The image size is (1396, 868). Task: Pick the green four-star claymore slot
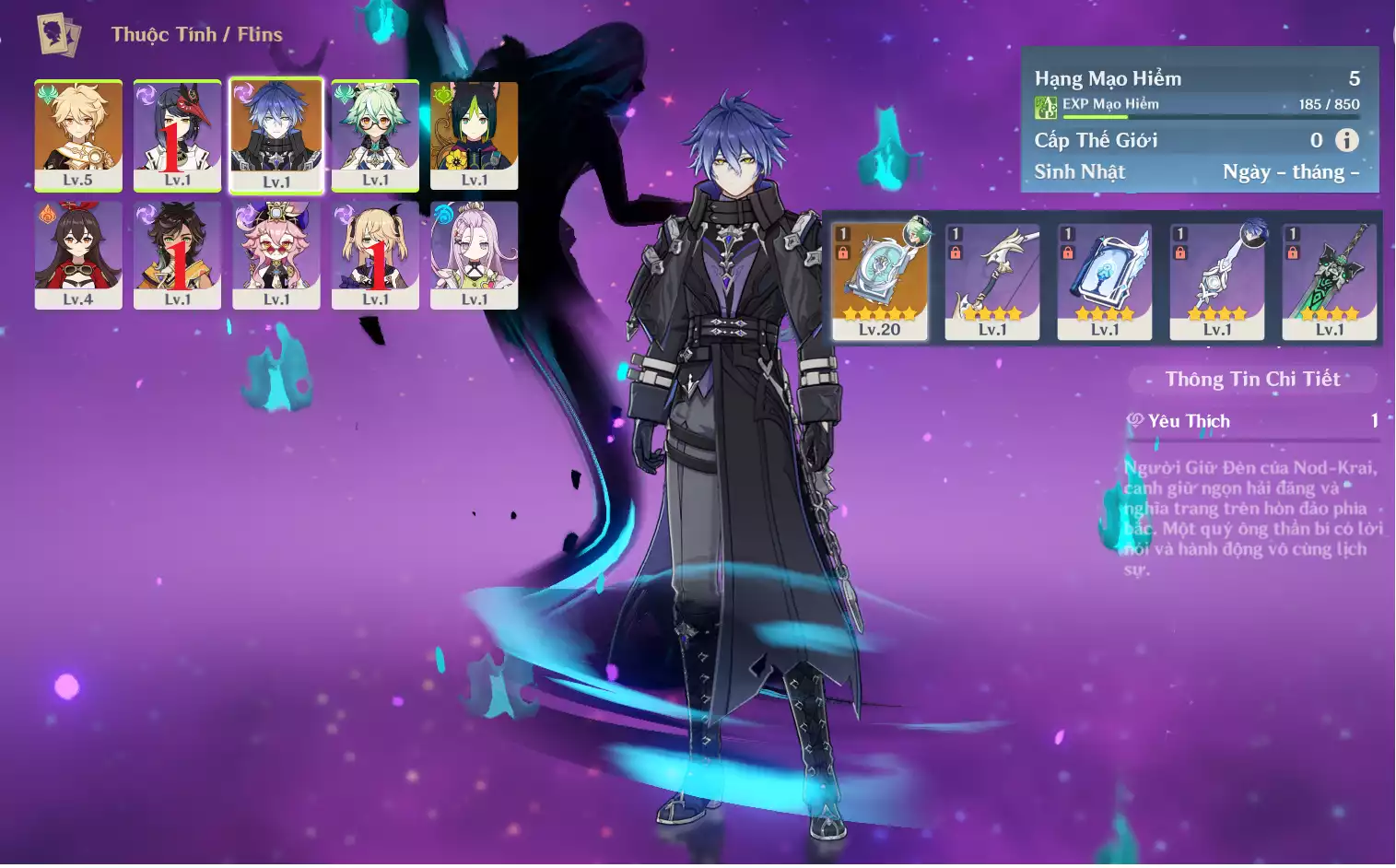point(1330,280)
